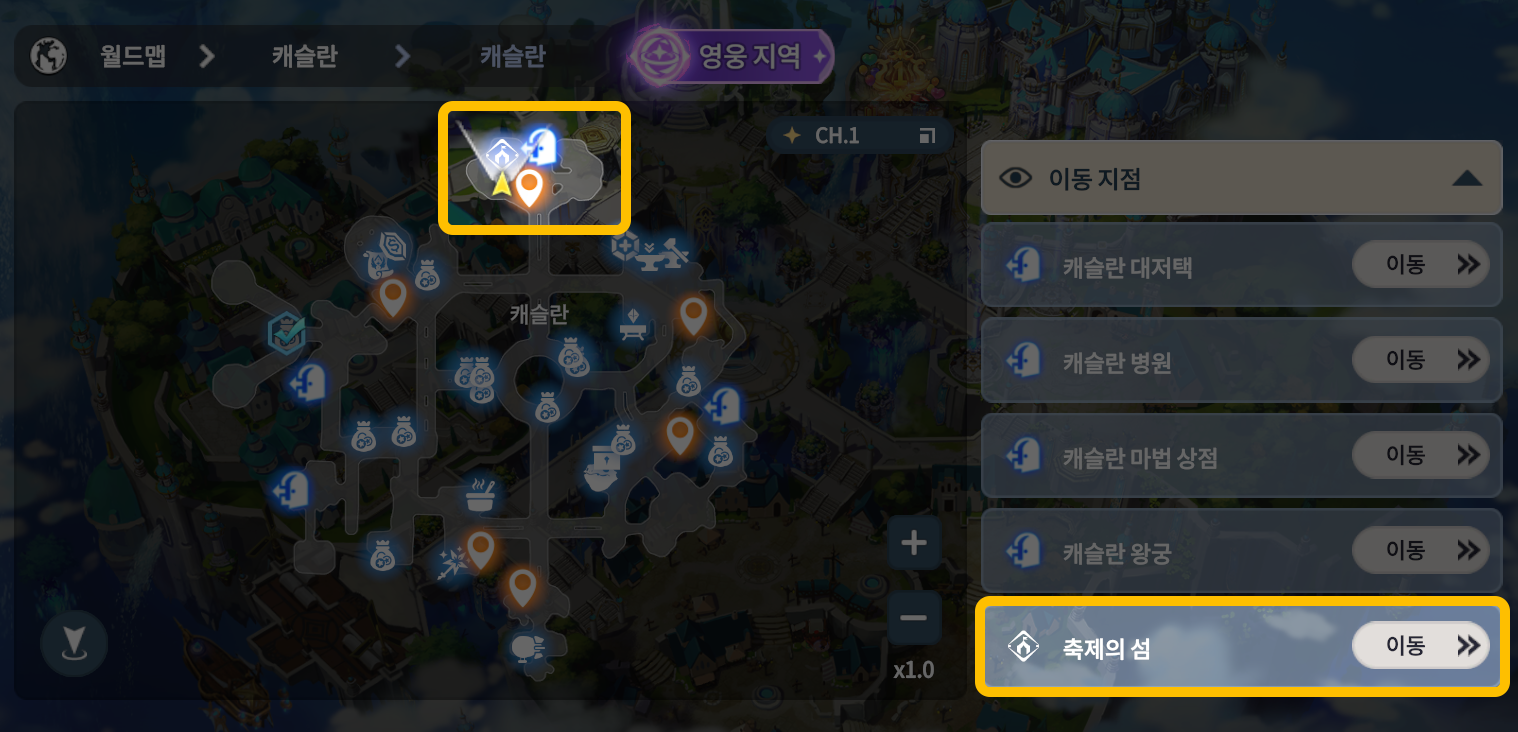Open the CH.1 channel selector

[858, 135]
